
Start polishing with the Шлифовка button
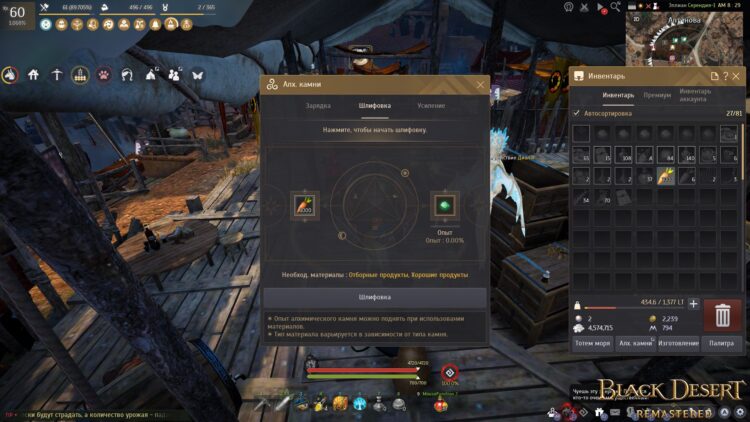(375, 297)
